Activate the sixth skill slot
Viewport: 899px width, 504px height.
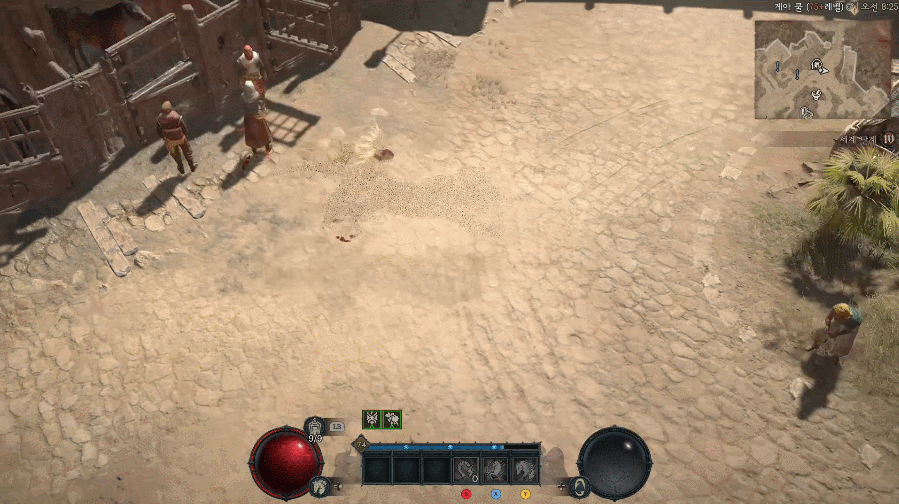[524, 469]
